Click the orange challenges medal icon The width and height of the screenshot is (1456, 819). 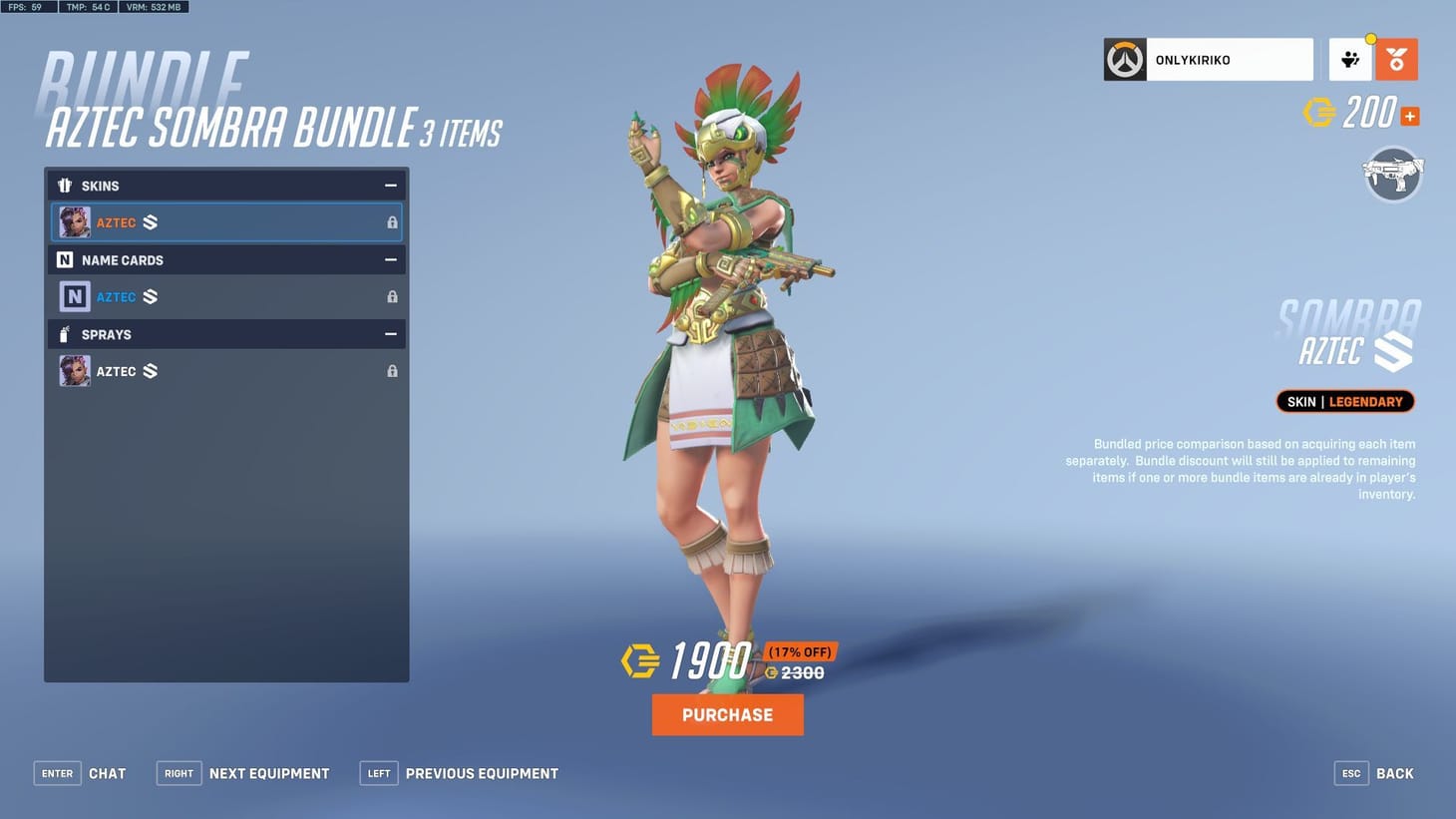pyautogui.click(x=1394, y=59)
